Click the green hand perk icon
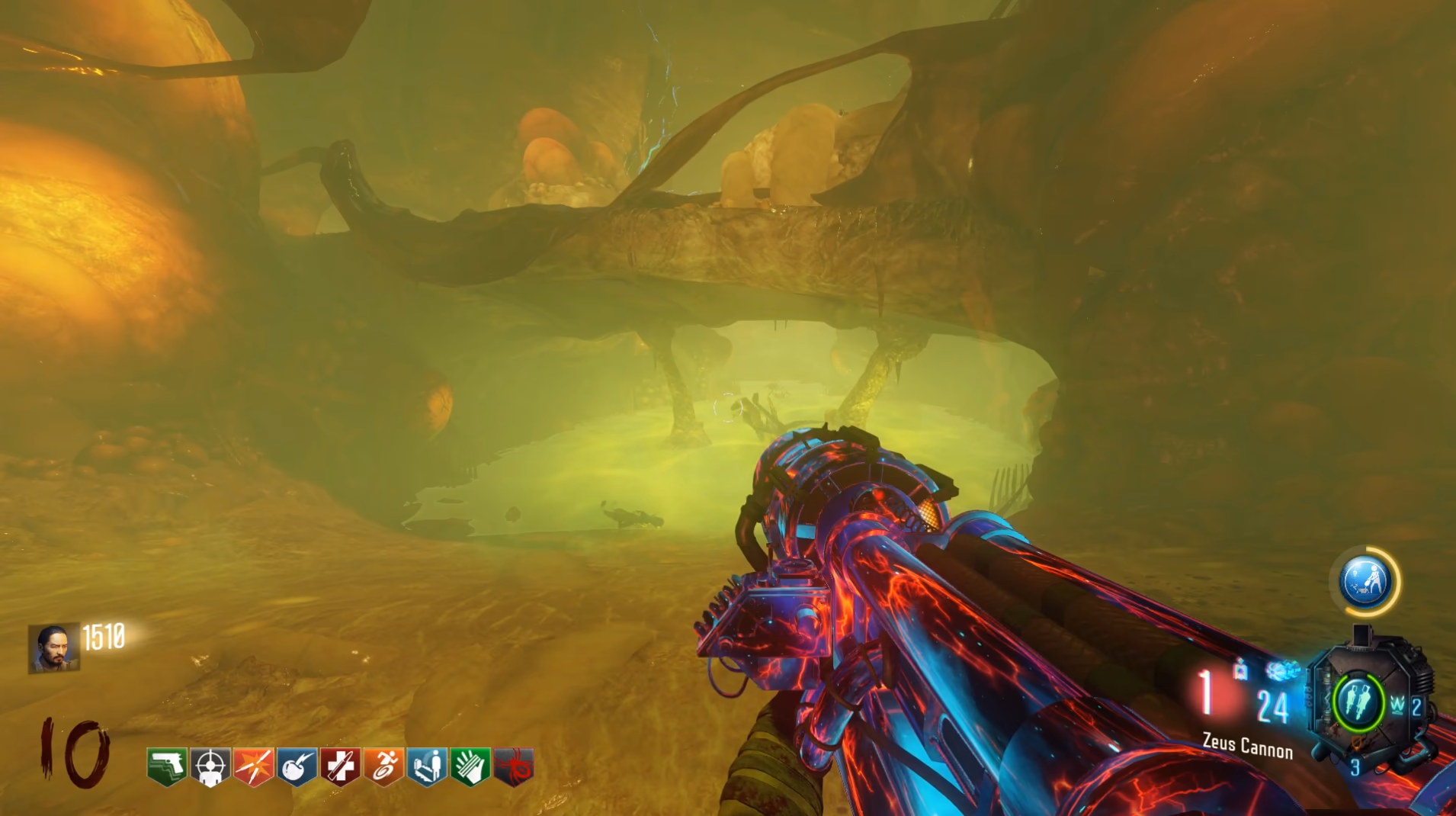 point(470,766)
